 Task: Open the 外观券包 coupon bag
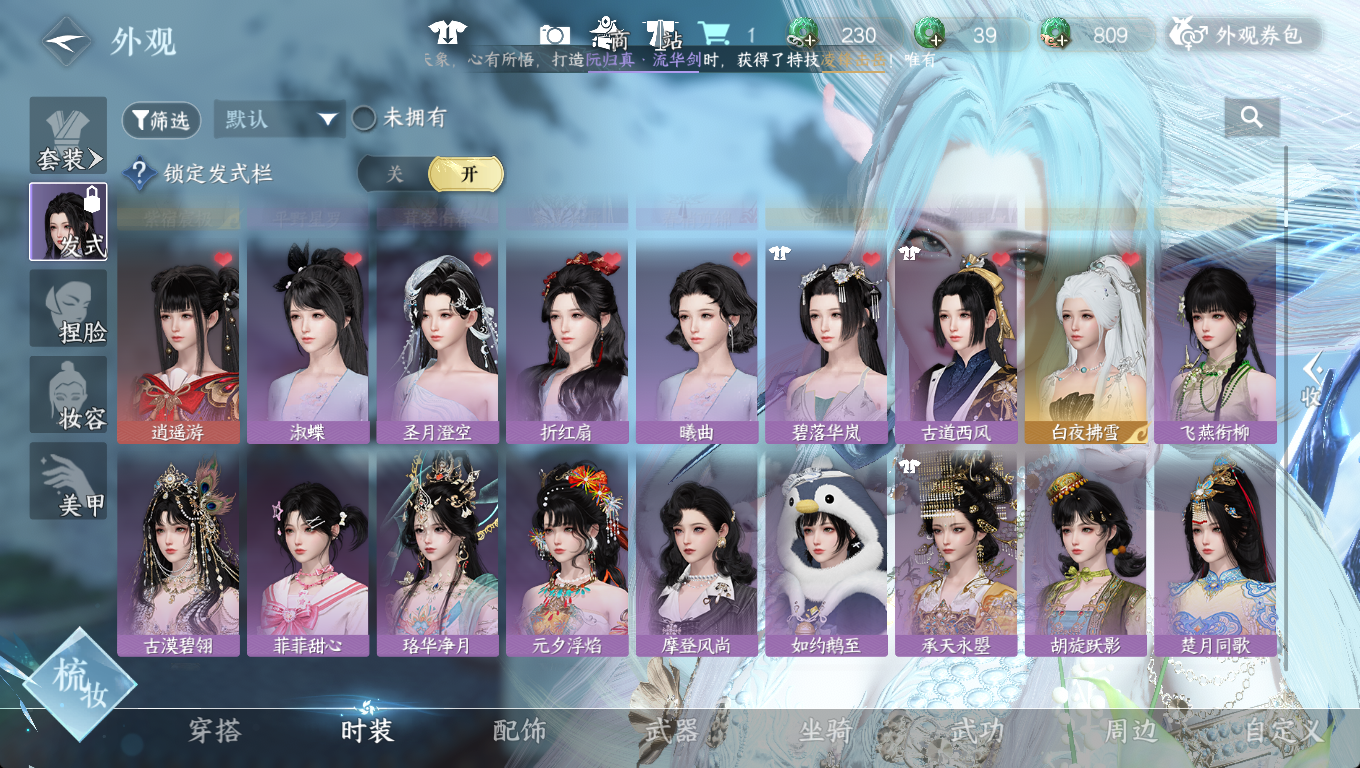click(x=1244, y=35)
